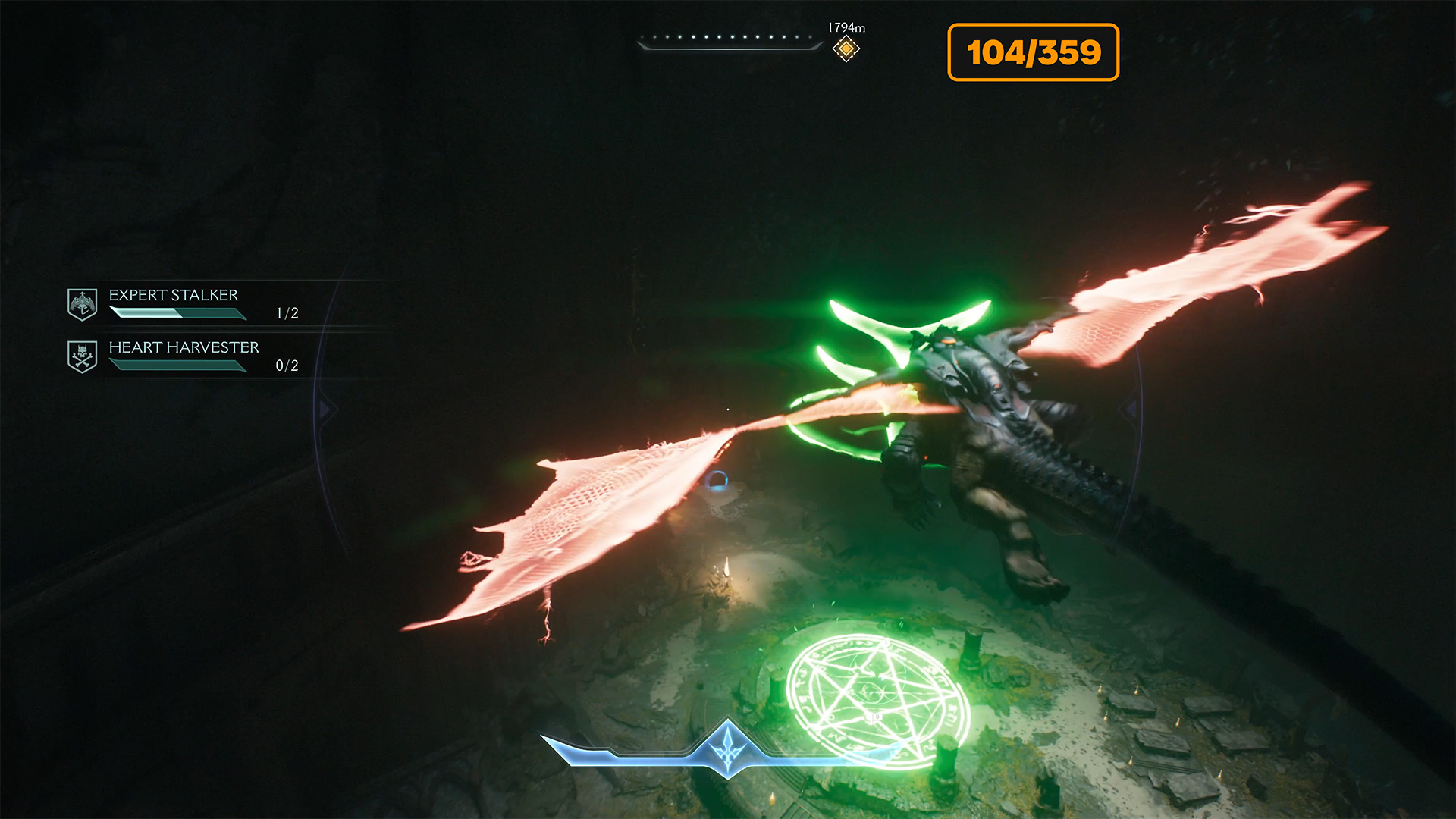The image size is (1456, 819).
Task: Click the orange objective waypoint marker
Action: (846, 49)
